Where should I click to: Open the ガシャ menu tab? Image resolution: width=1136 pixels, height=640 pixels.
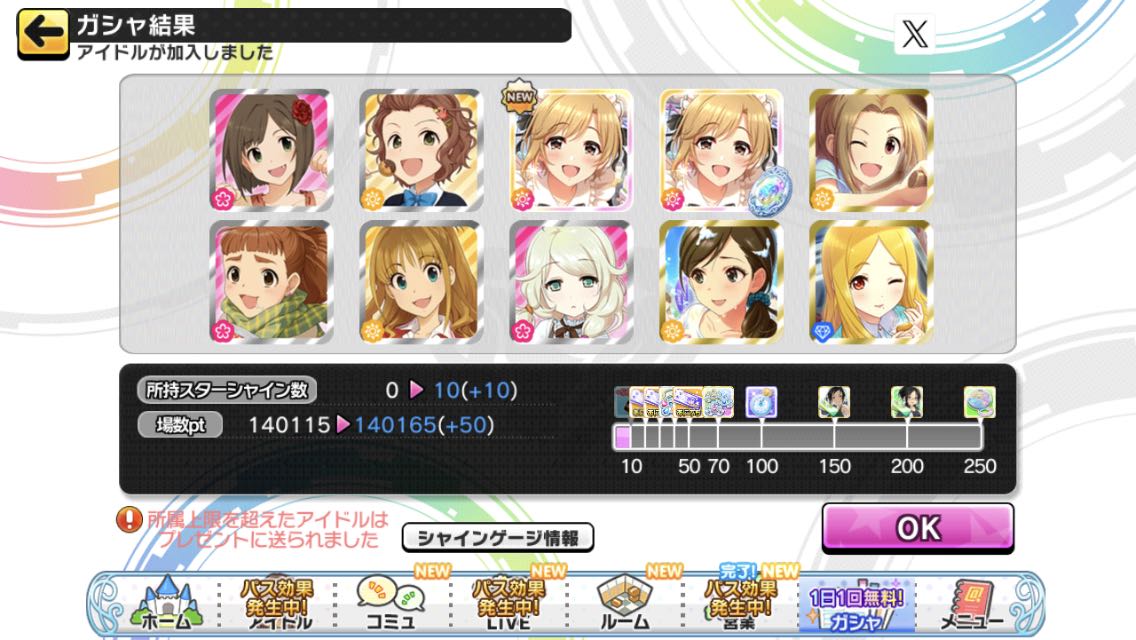click(x=856, y=605)
